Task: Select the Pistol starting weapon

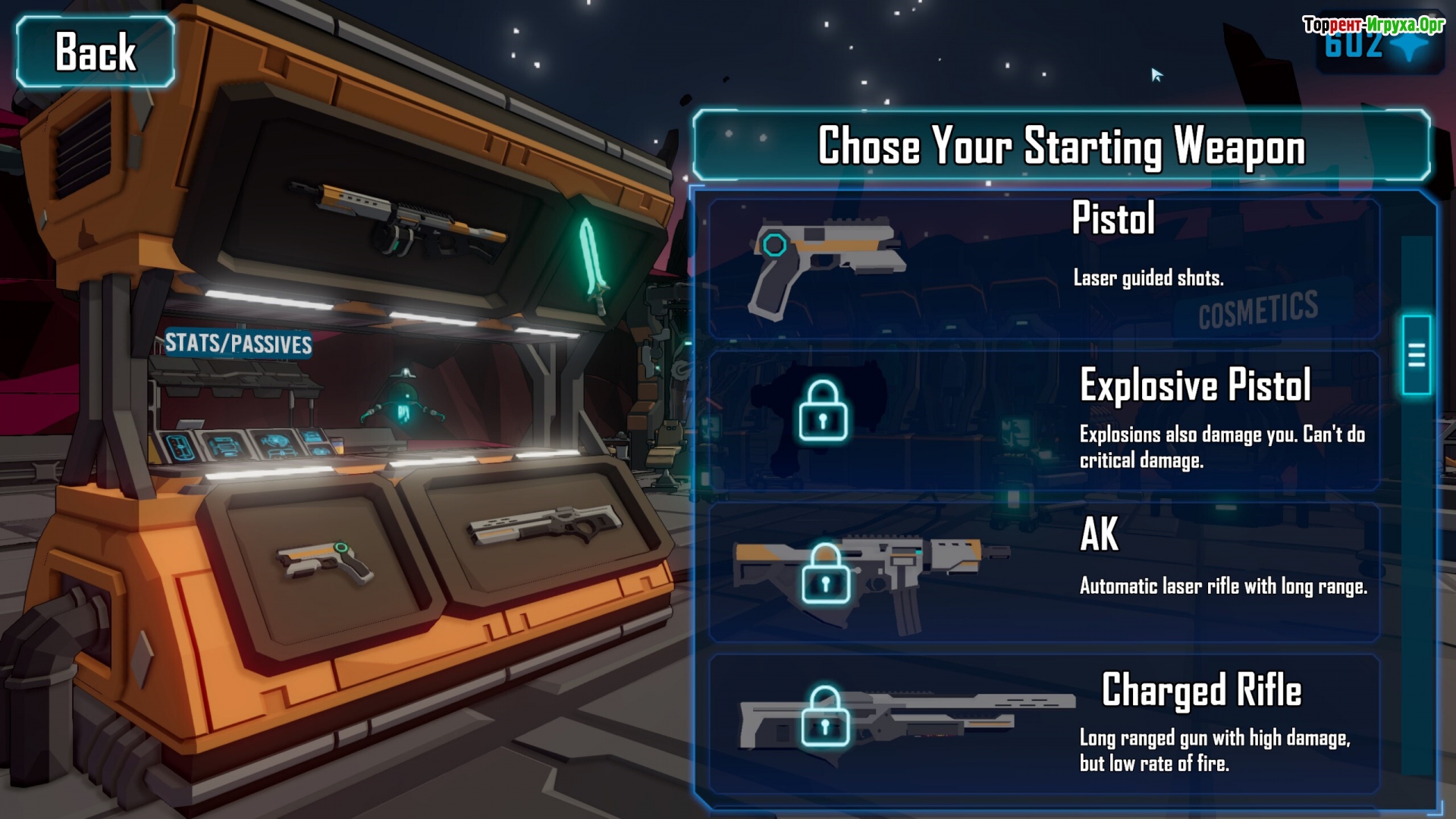Action: click(x=1043, y=268)
